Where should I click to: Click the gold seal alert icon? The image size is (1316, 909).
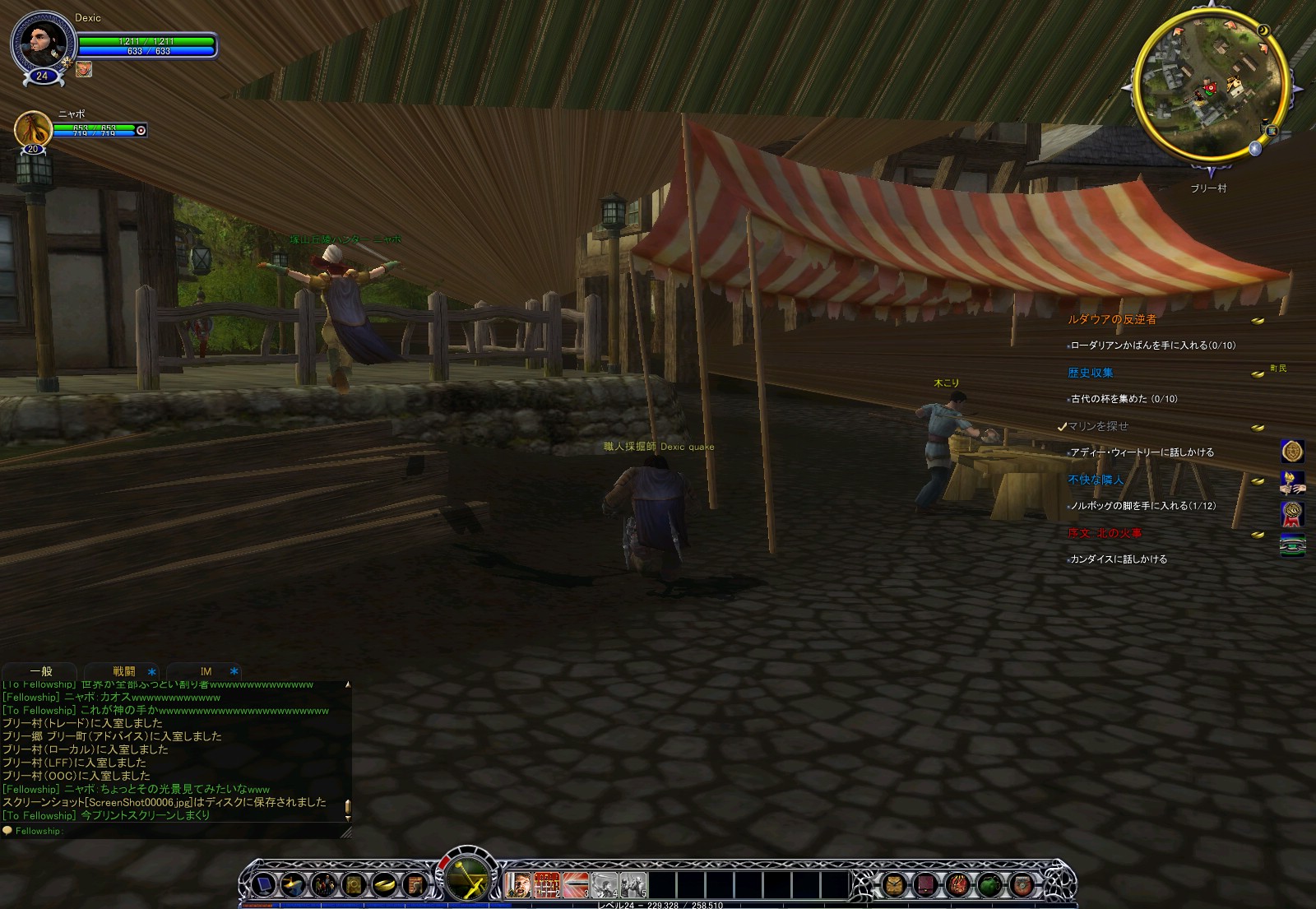[x=1292, y=451]
